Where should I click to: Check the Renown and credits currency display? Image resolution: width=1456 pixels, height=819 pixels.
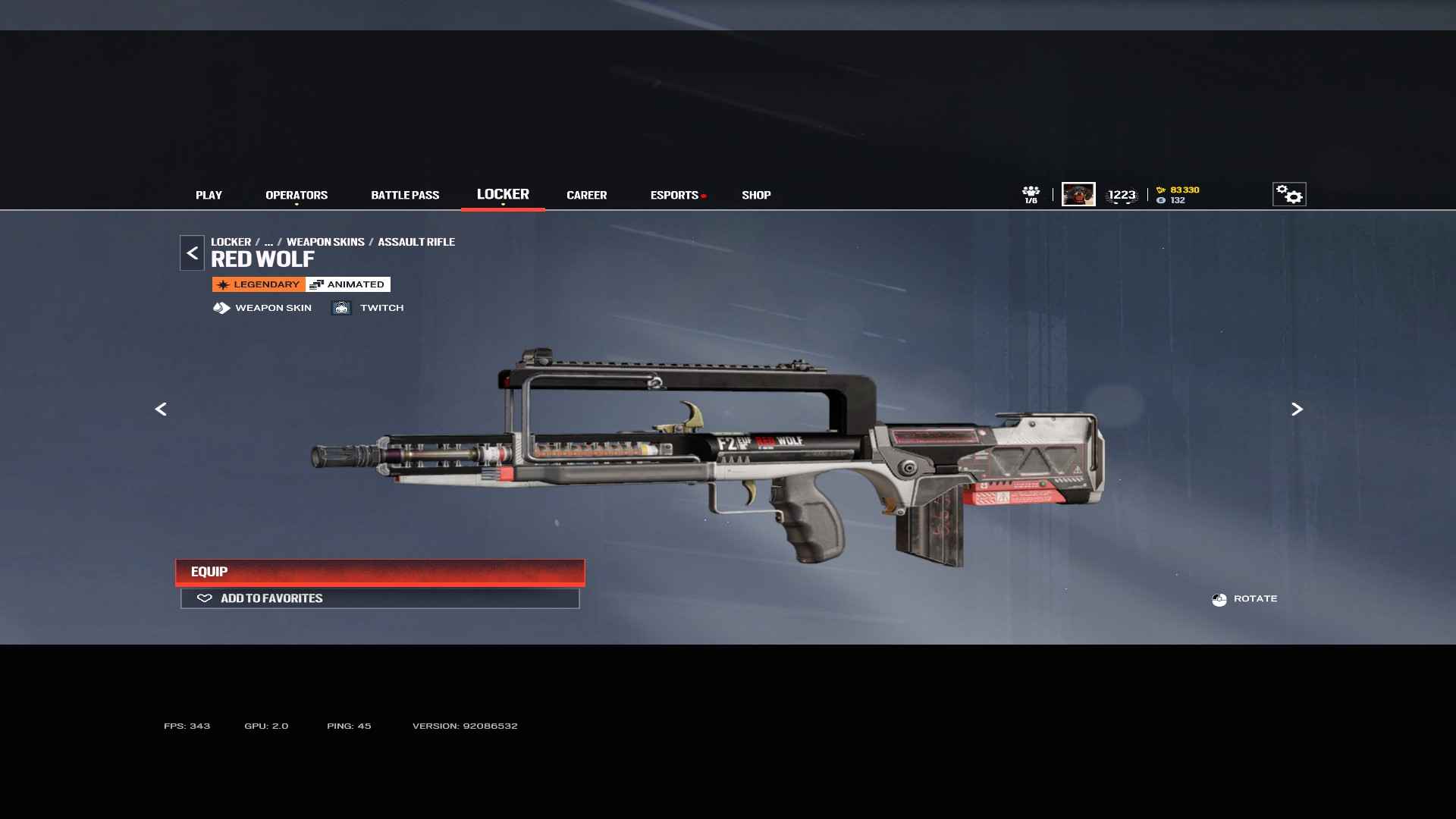pos(1178,195)
